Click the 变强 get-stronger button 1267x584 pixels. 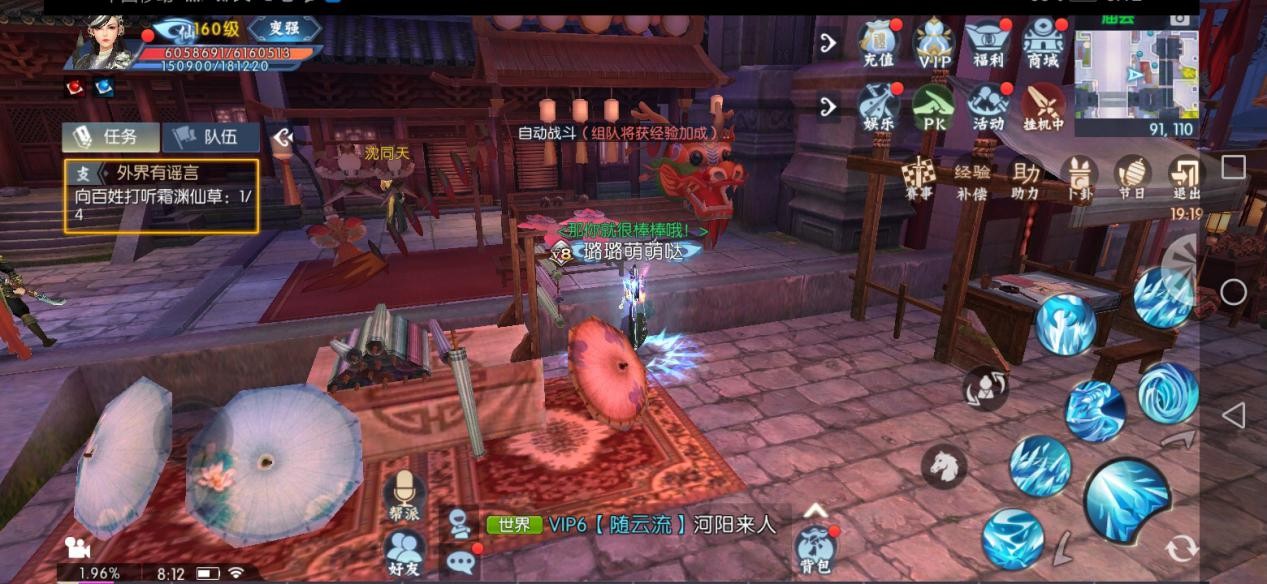point(284,28)
